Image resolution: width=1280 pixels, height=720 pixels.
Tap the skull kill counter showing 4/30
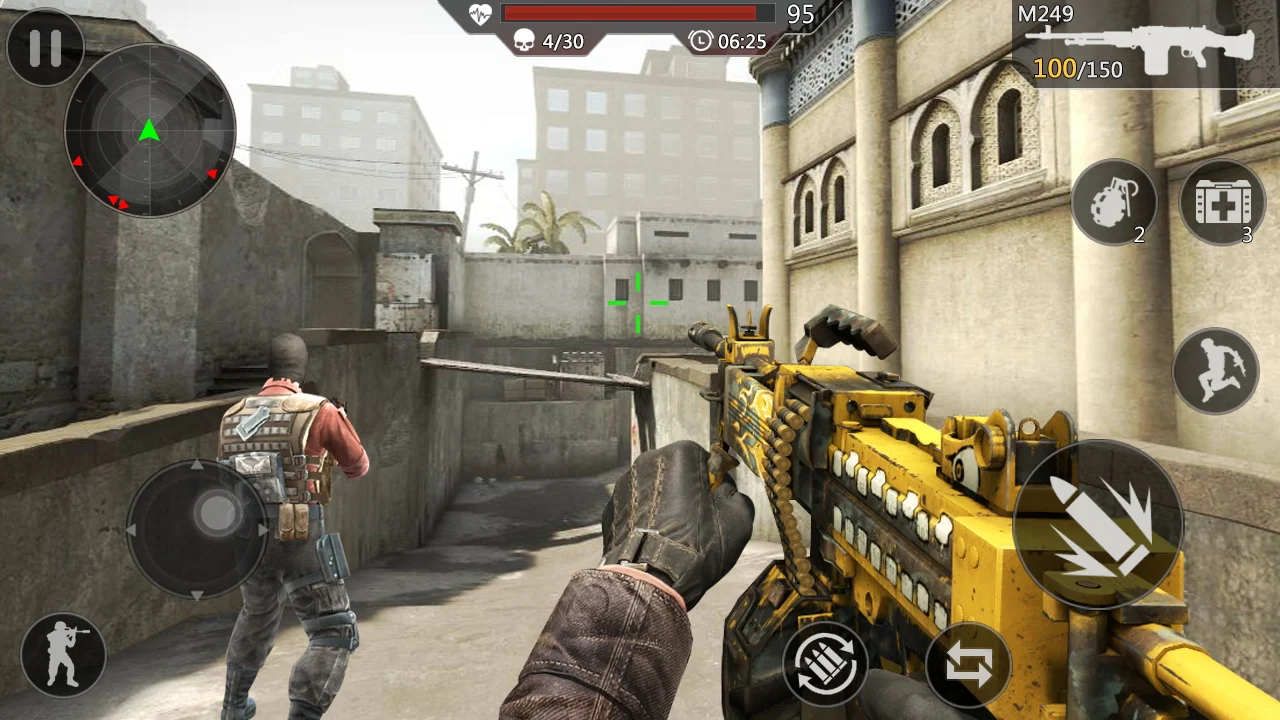[x=548, y=42]
